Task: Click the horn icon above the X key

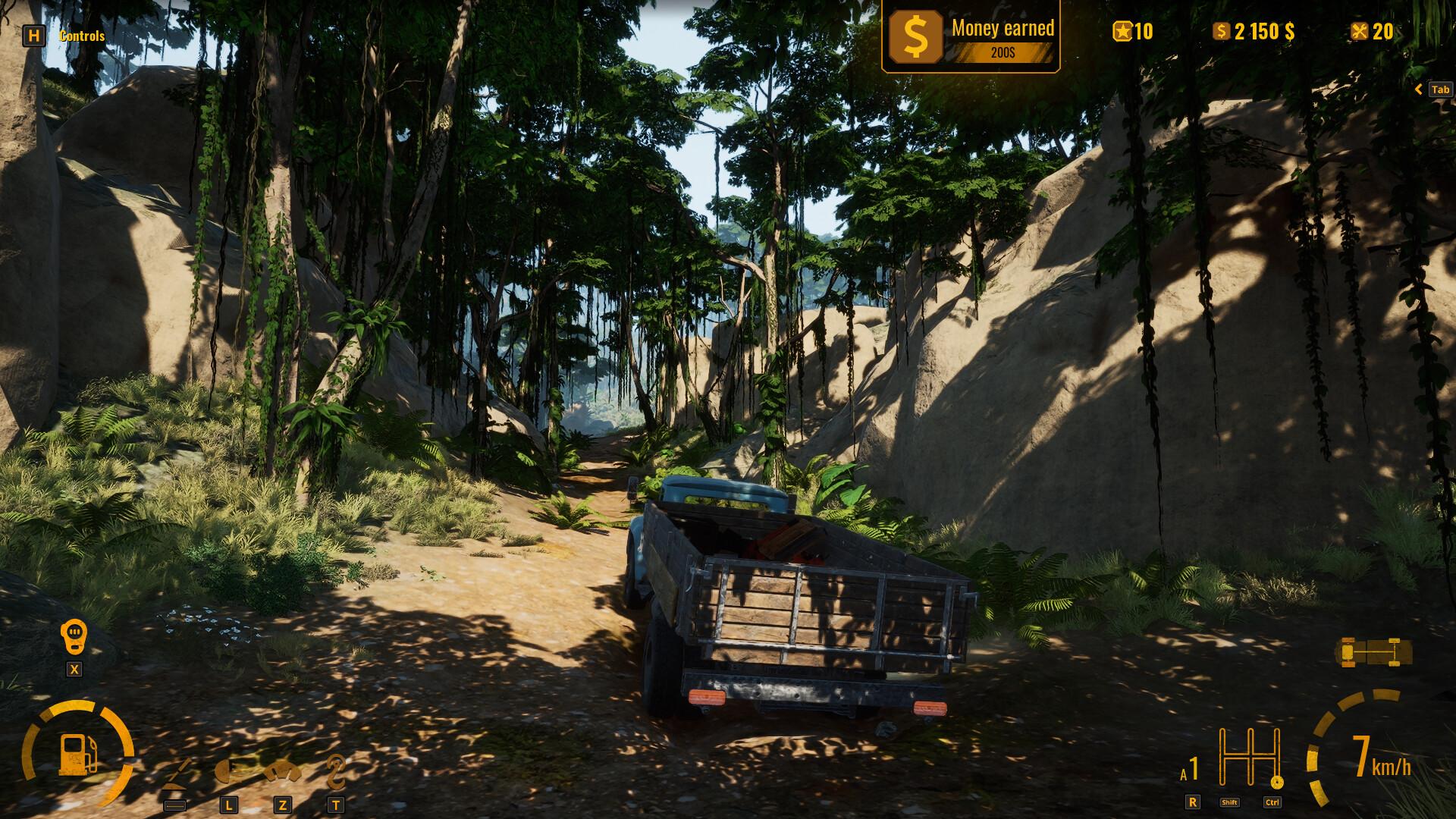Action: point(74,635)
